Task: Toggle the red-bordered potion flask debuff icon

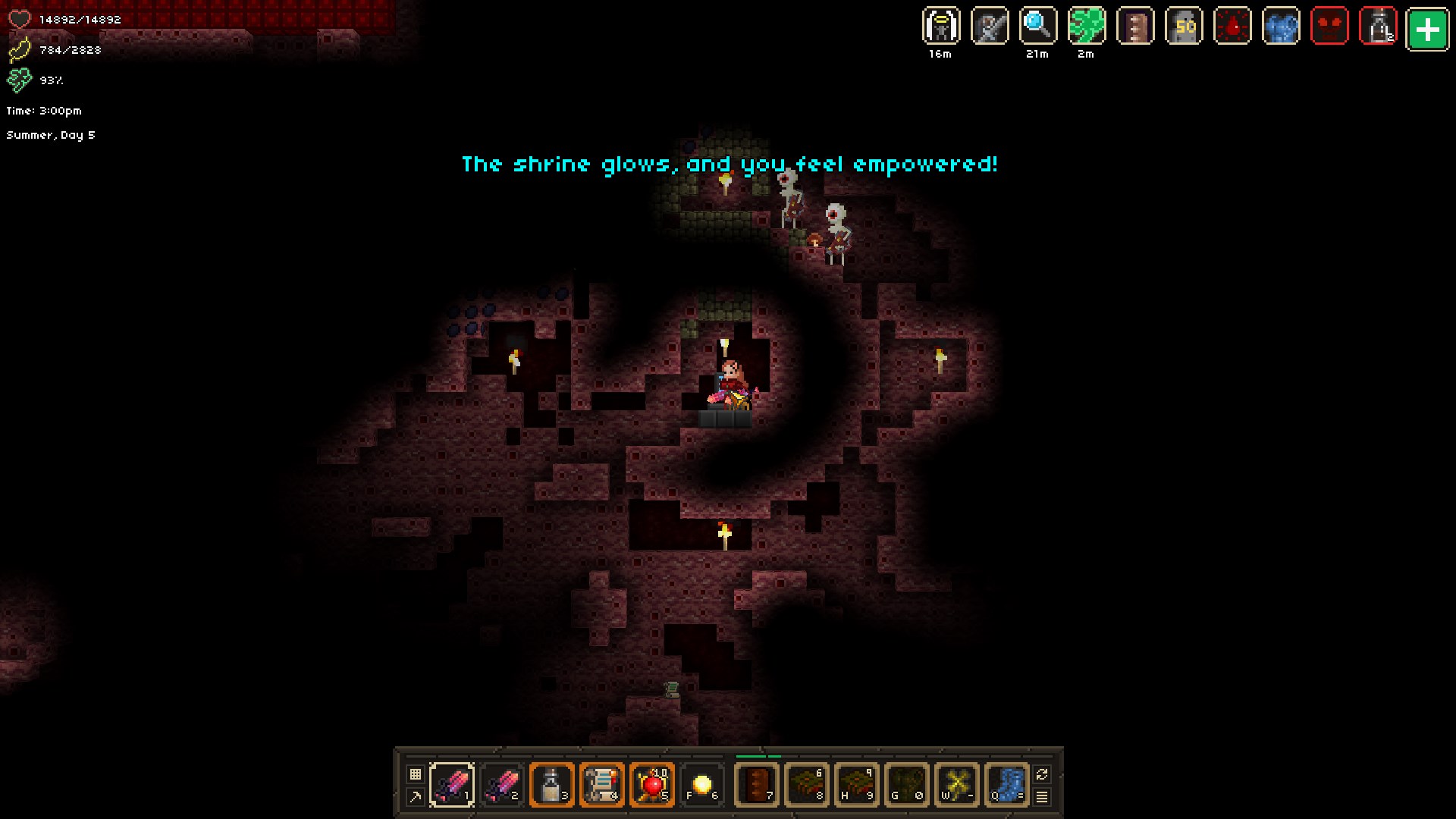Action: 1379,25
